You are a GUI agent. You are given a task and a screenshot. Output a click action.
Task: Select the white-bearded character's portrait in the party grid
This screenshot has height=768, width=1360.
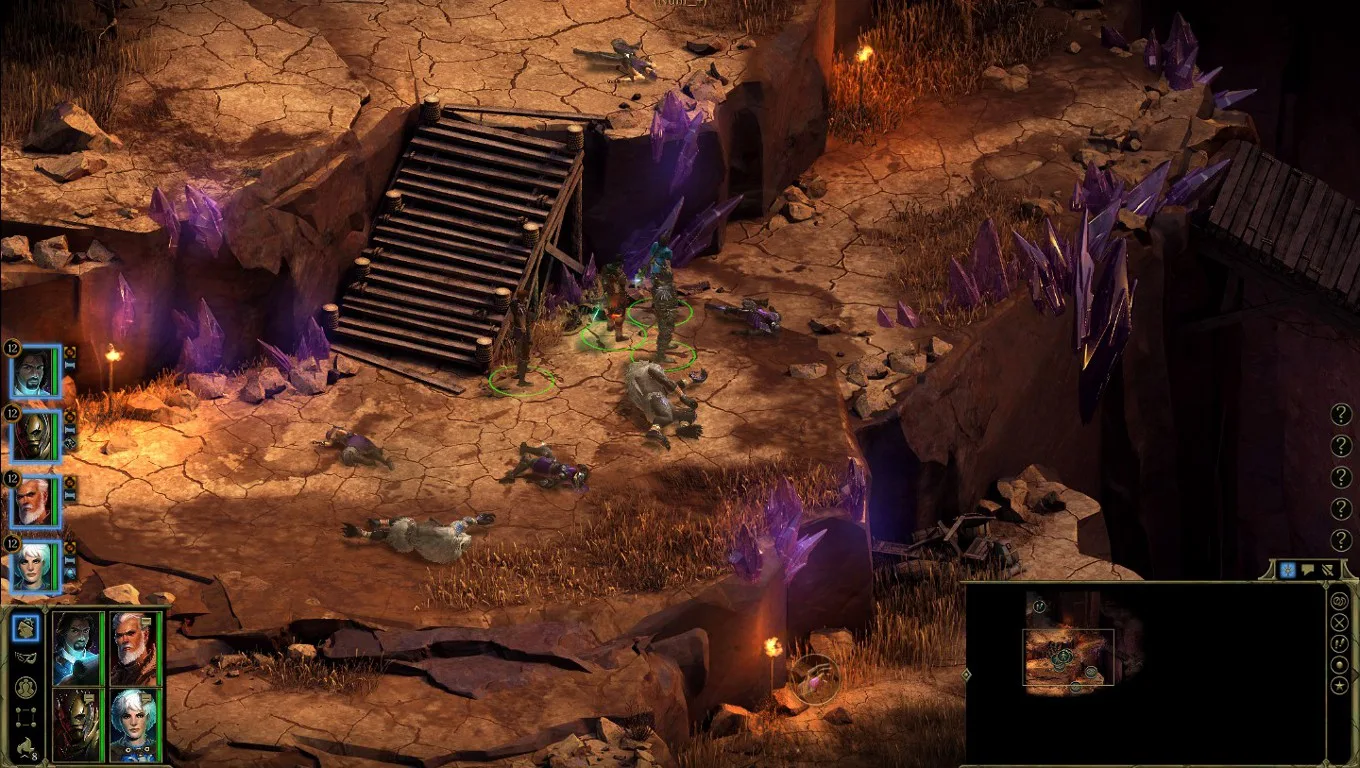(x=134, y=648)
